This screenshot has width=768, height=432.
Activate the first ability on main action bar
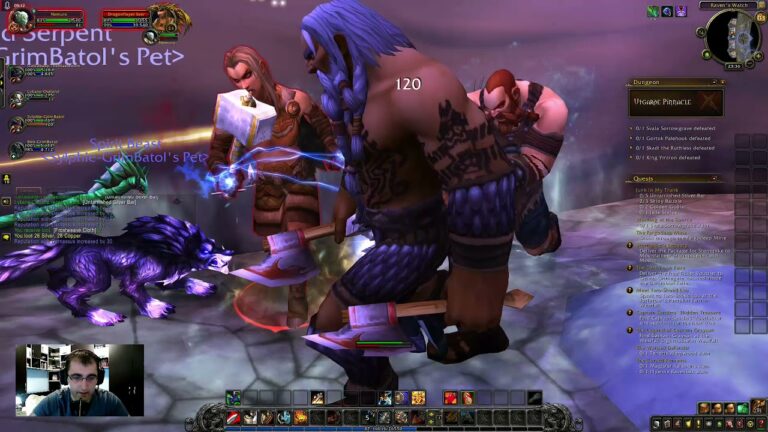(x=232, y=416)
